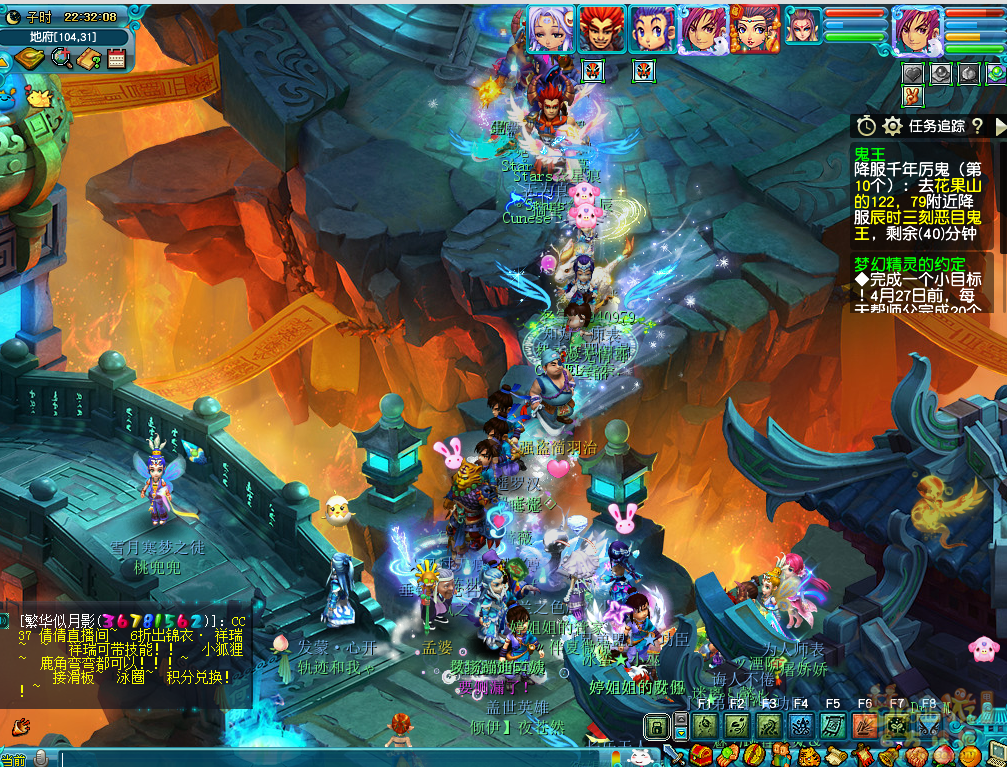1007x767 pixels.
Task: Open the quest tracker help question mark
Action: (977, 126)
